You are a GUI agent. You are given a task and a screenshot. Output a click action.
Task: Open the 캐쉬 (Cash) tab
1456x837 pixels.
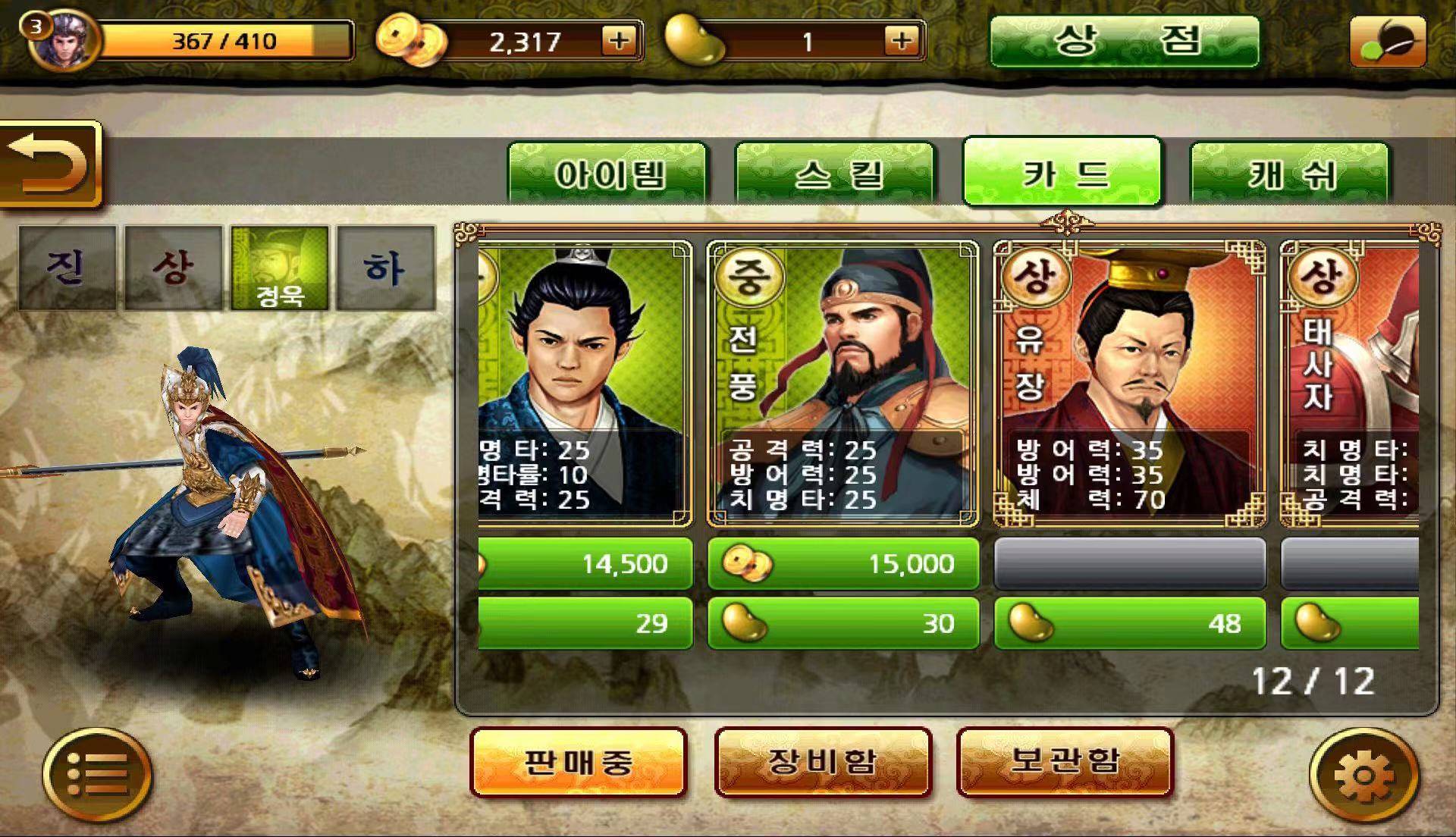1290,174
